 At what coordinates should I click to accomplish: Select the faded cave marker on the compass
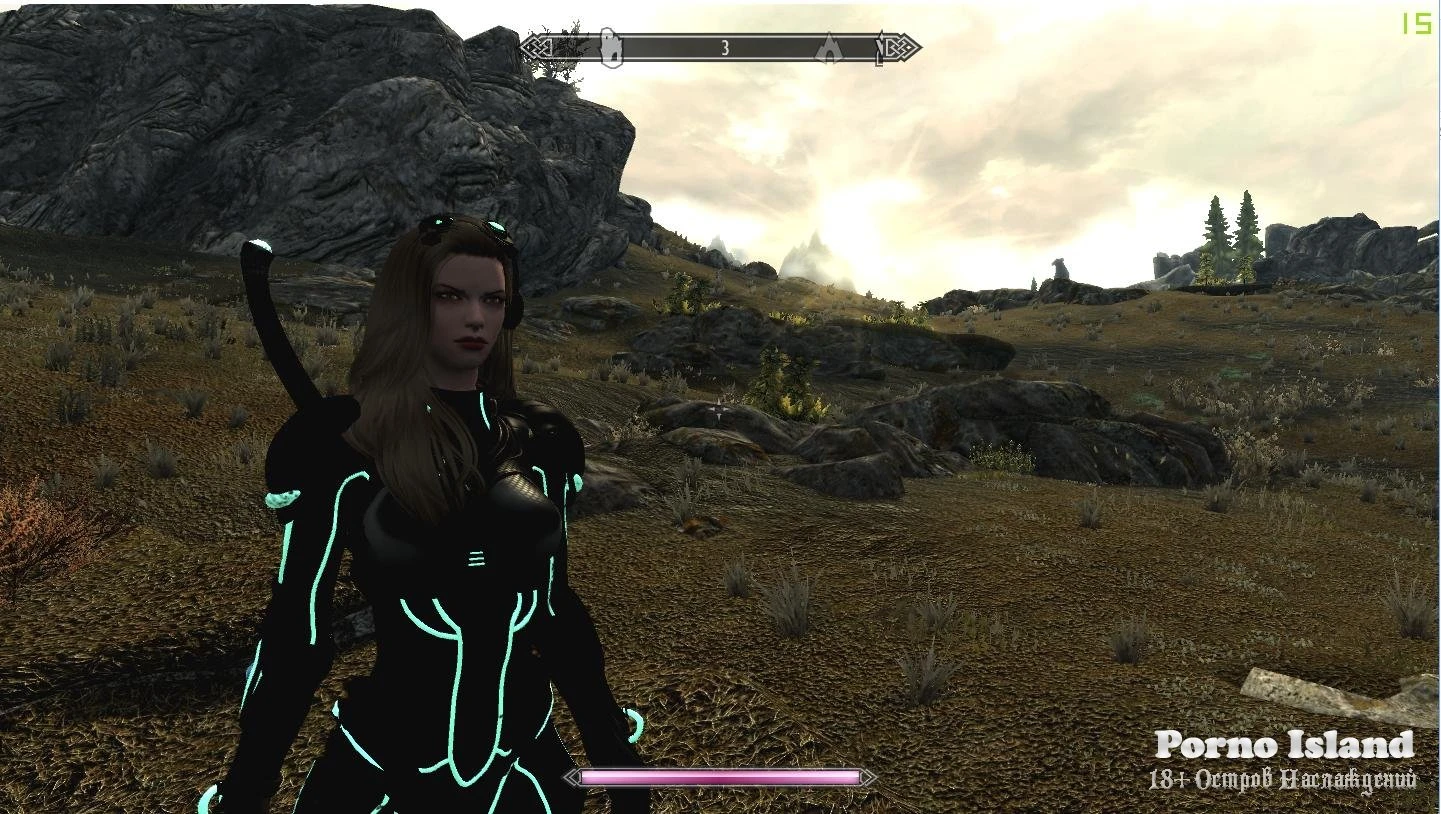(829, 48)
